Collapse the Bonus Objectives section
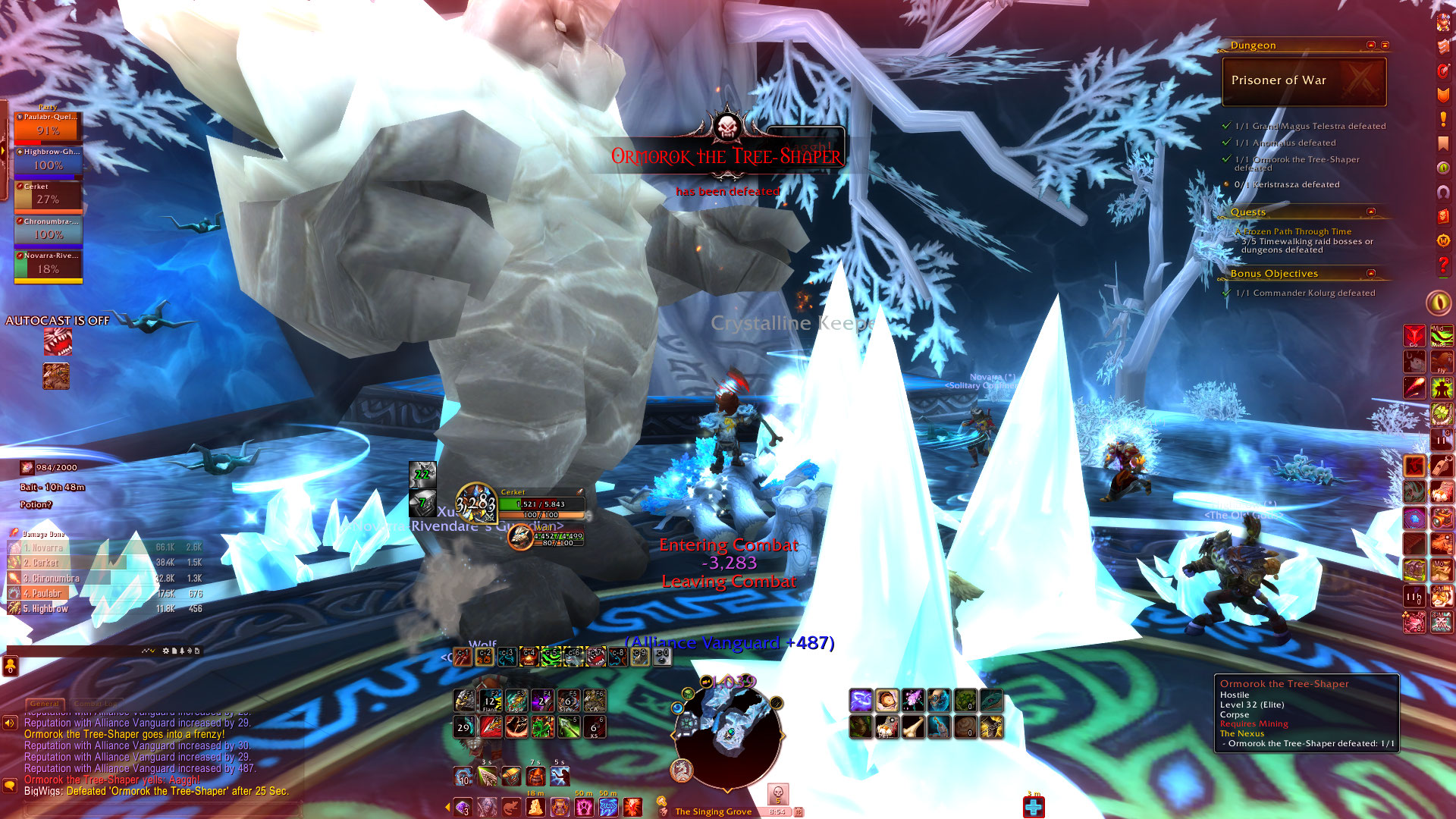This screenshot has height=819, width=1456. click(x=1370, y=273)
